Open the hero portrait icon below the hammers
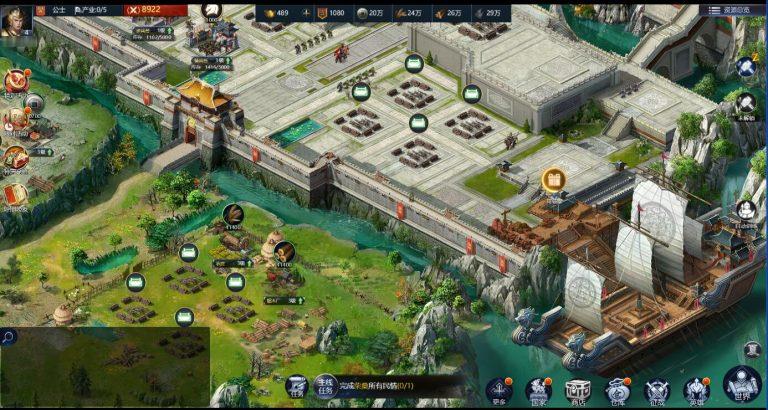This screenshot has height=410, width=768. click(745, 210)
